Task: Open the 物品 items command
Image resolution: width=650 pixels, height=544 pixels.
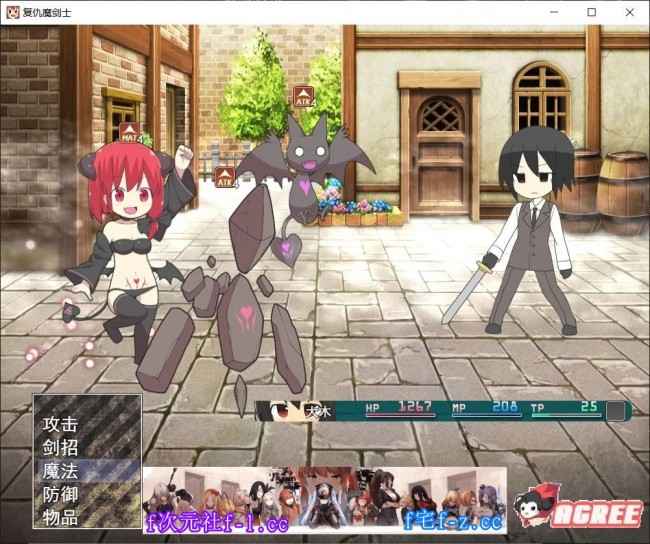Action: coord(61,516)
